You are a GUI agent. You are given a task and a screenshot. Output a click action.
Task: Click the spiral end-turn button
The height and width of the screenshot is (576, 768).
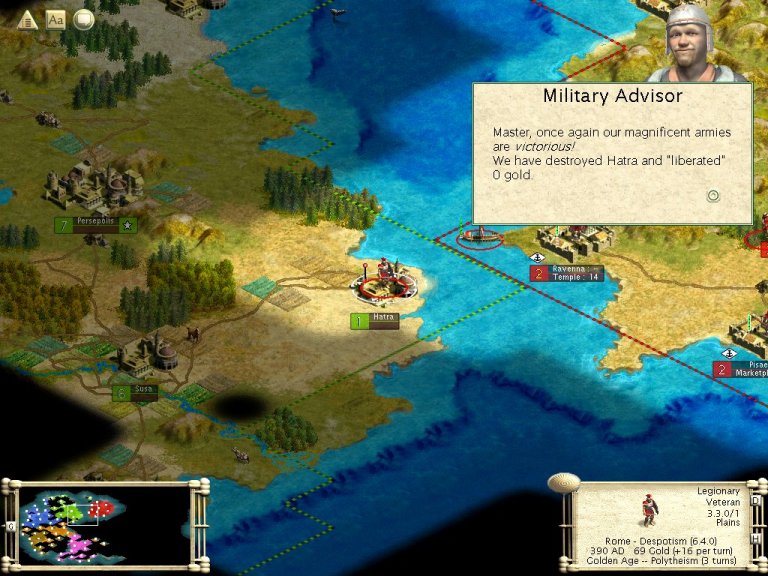coord(563,484)
